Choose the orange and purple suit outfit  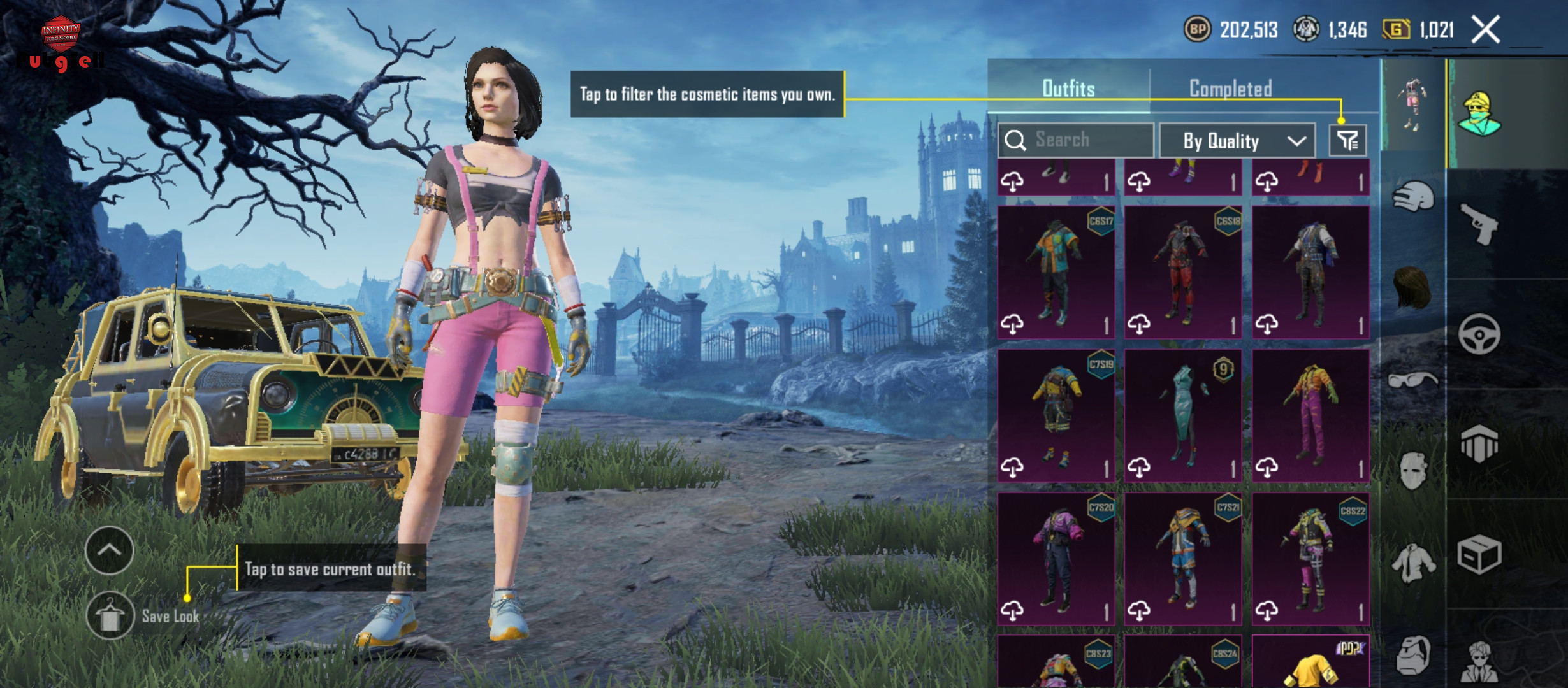[1310, 415]
